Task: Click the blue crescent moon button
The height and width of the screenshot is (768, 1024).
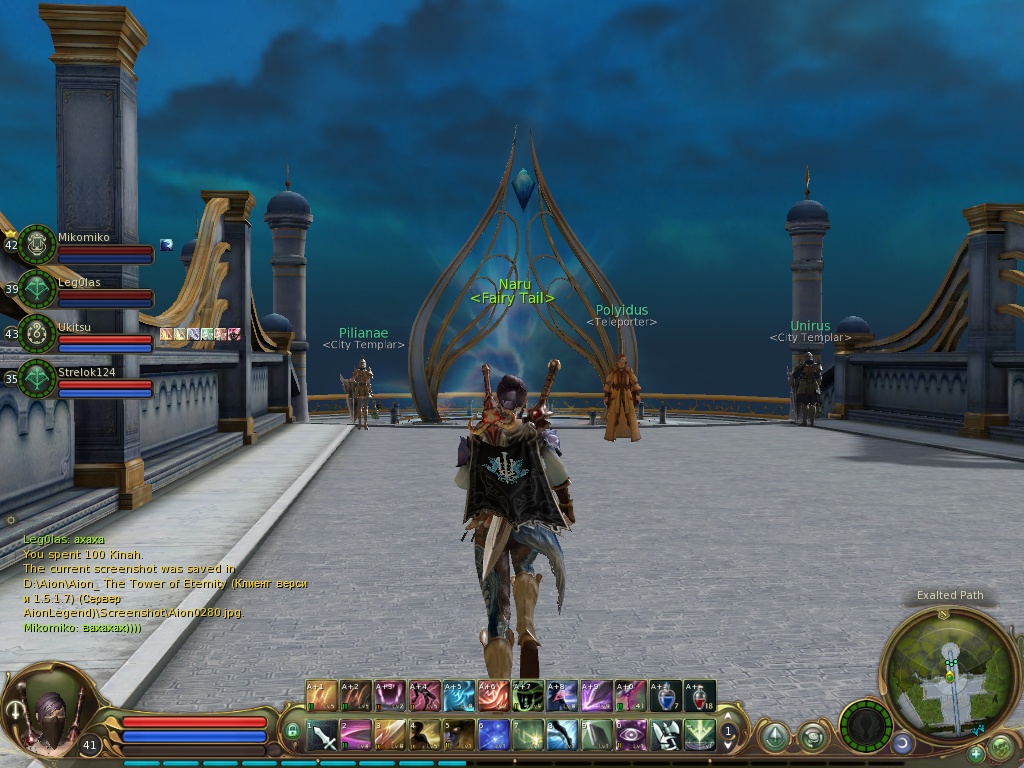Action: tap(903, 743)
